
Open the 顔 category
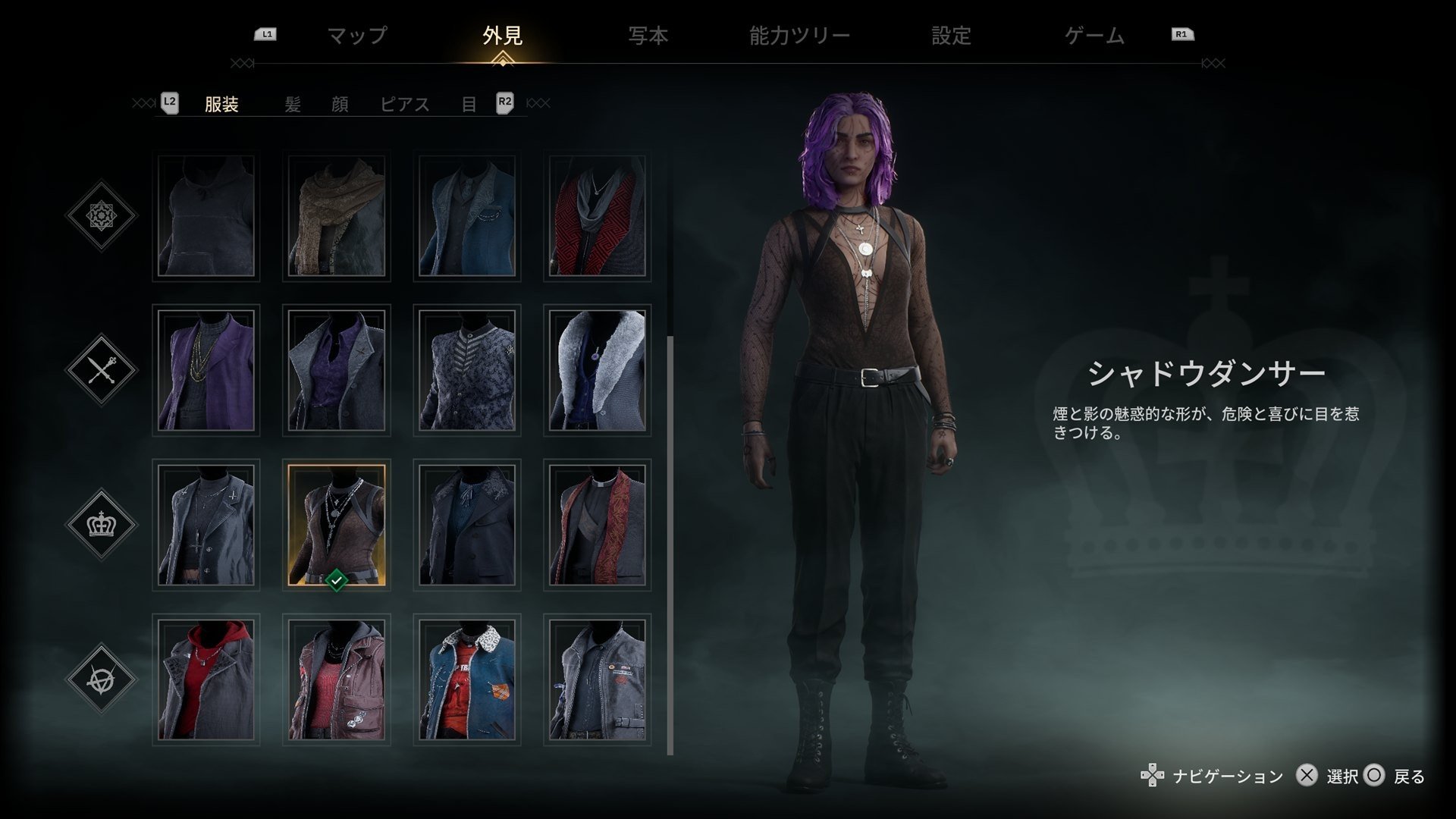point(340,105)
